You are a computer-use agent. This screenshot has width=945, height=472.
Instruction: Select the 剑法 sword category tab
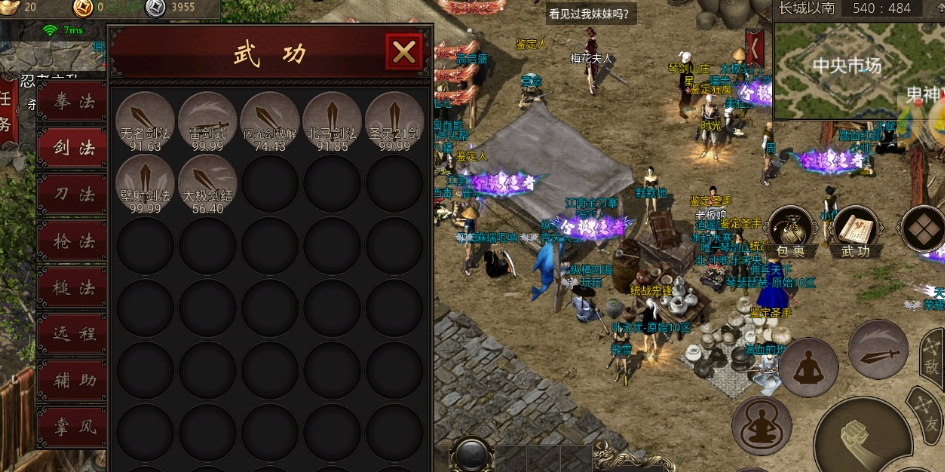coord(73,149)
